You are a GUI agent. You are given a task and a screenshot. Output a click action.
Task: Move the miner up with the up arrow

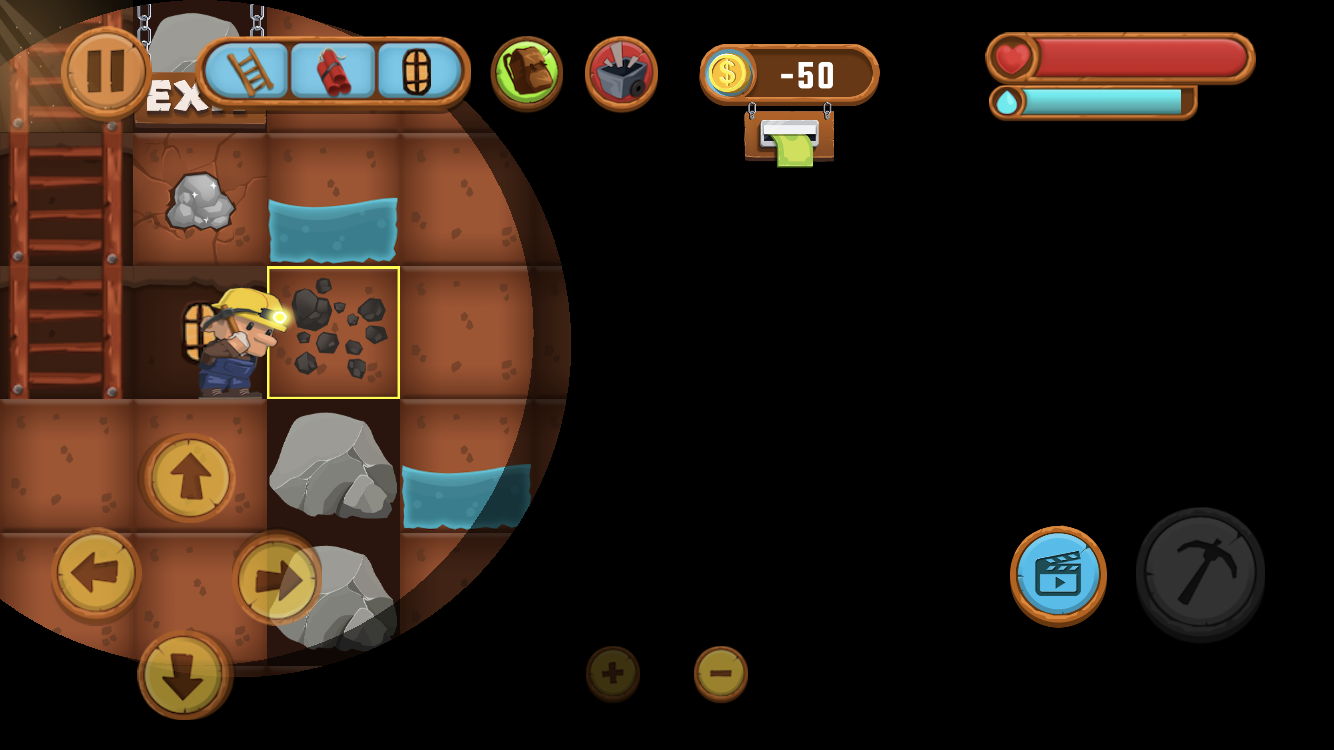tap(190, 477)
